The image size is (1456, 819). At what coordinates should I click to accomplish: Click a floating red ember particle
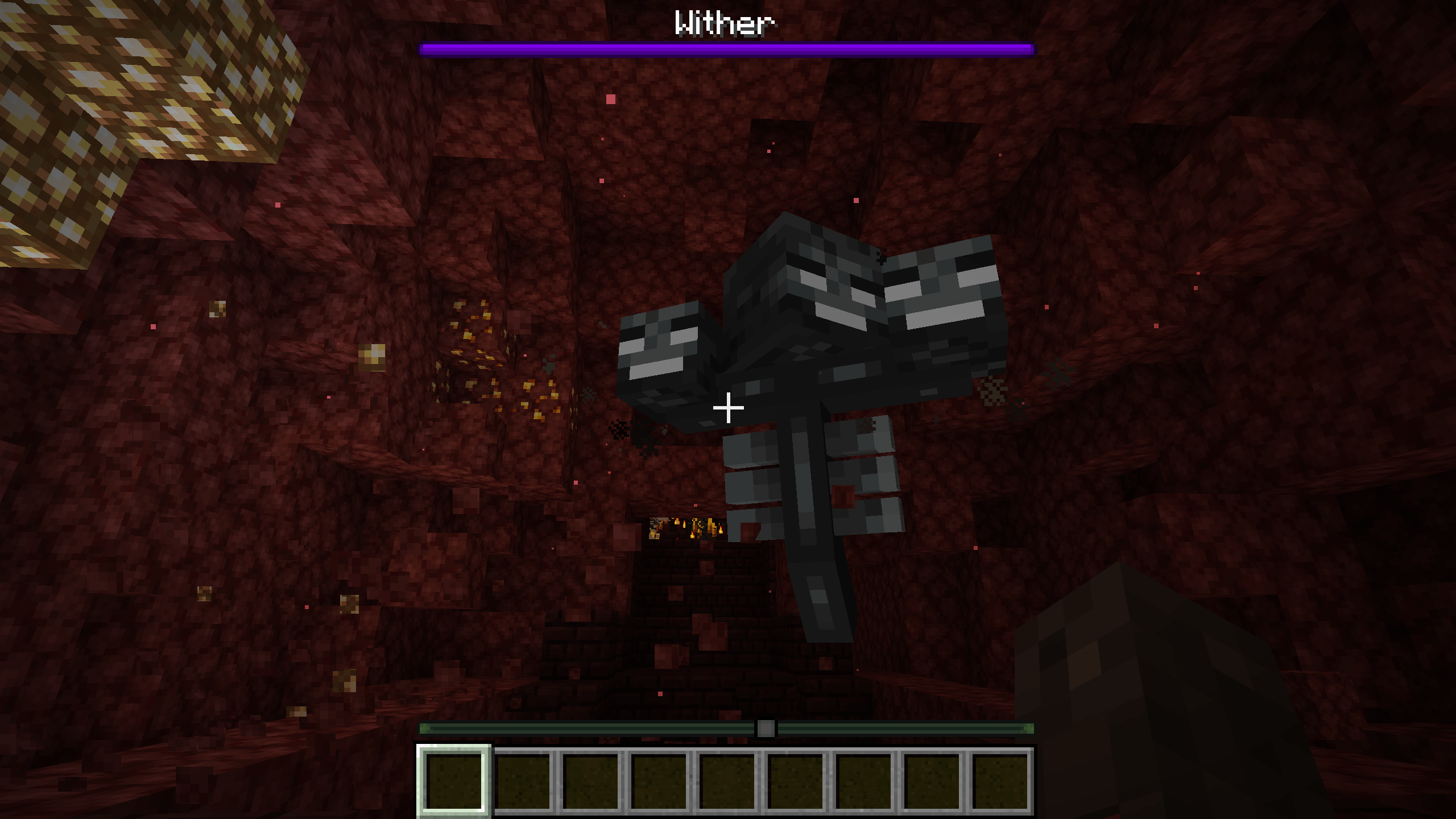point(611,98)
